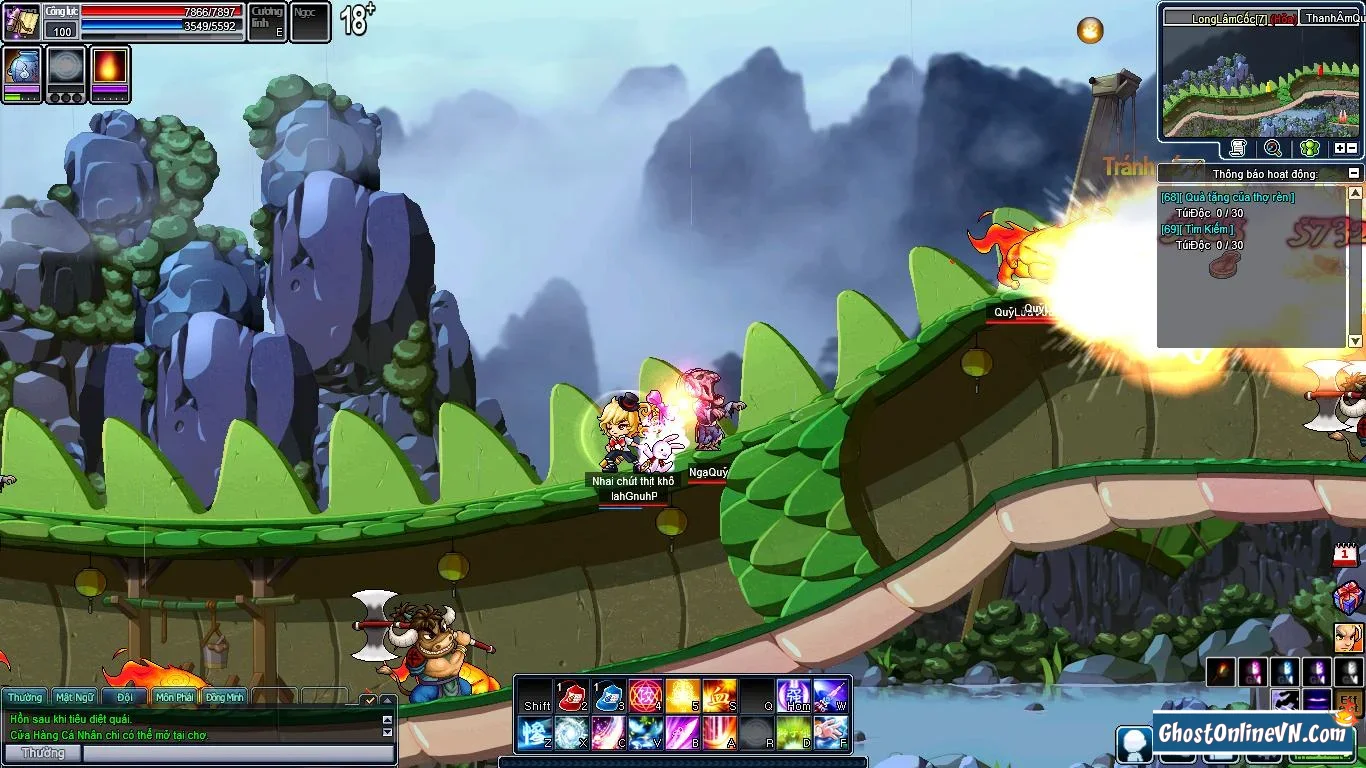
Task: Use the red potion in hotbar slot 2
Action: point(572,696)
